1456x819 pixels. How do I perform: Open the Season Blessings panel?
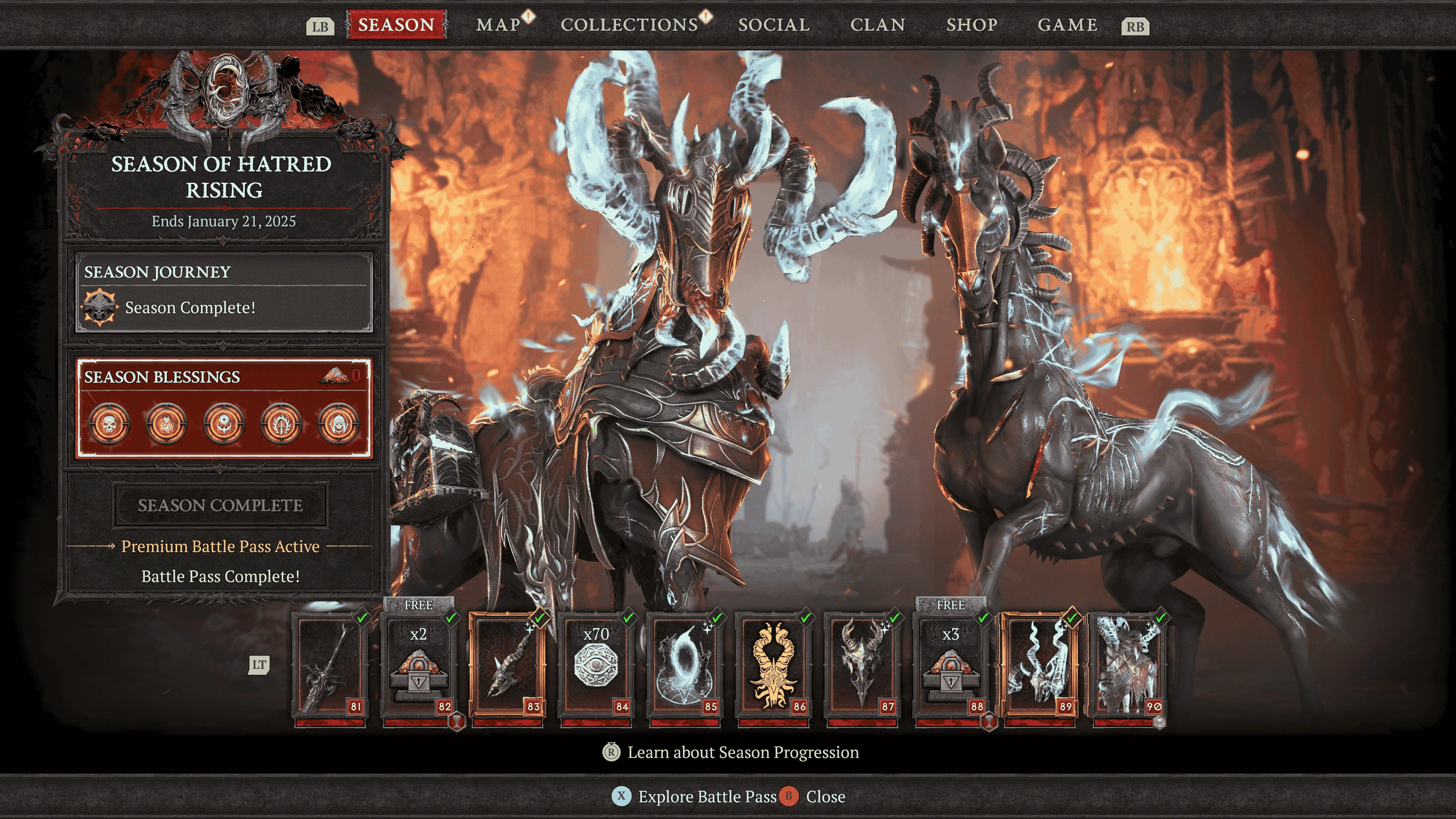[x=224, y=408]
